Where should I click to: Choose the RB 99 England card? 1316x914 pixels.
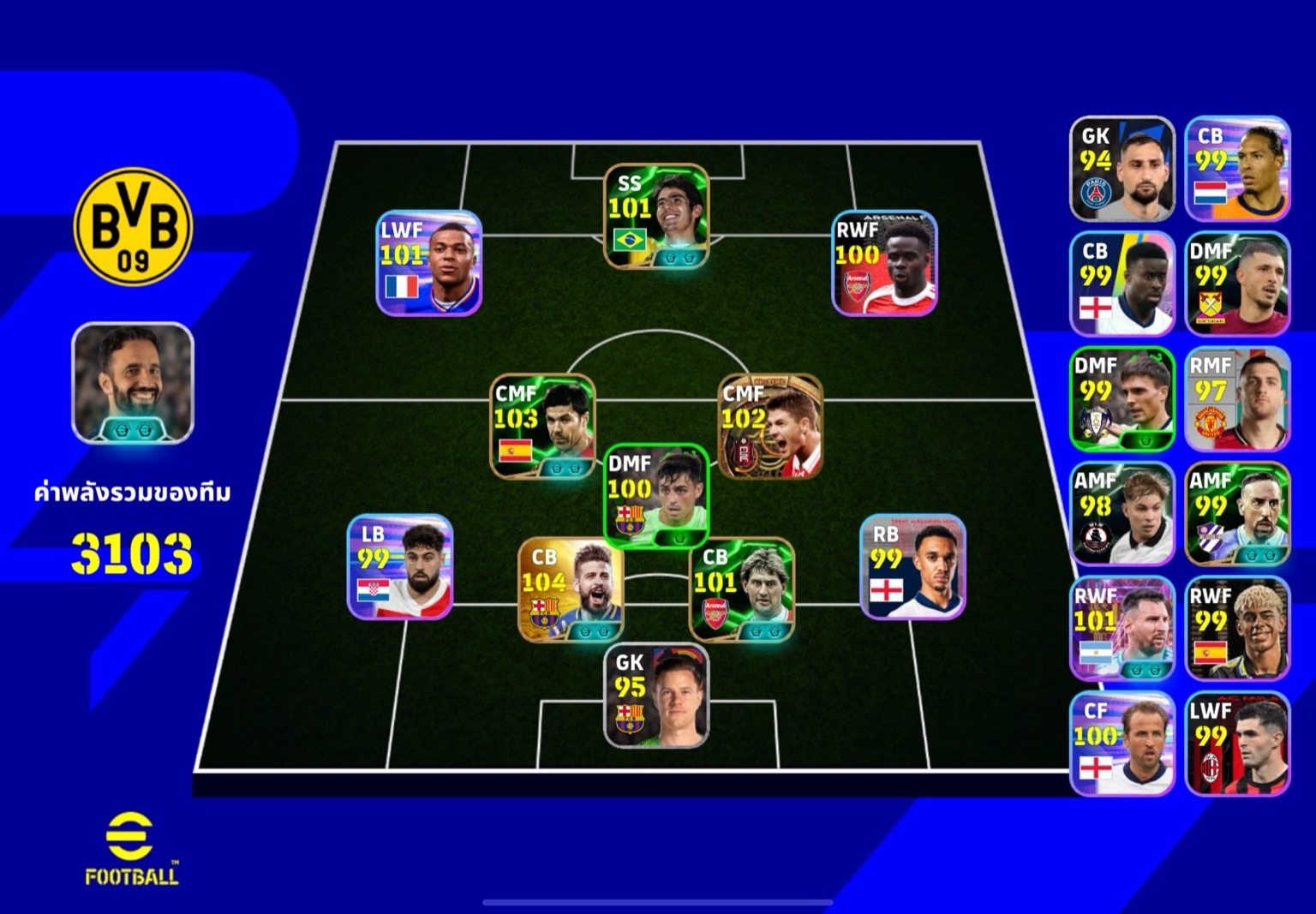(912, 566)
